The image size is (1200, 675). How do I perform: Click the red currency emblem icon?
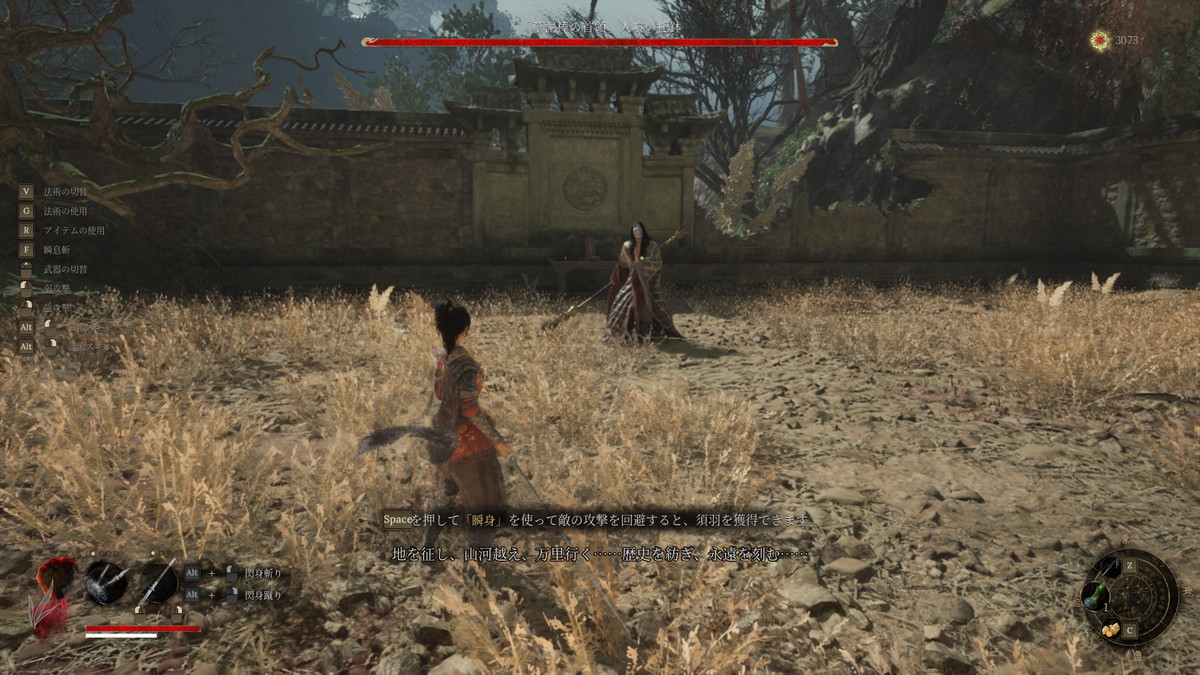click(1100, 40)
